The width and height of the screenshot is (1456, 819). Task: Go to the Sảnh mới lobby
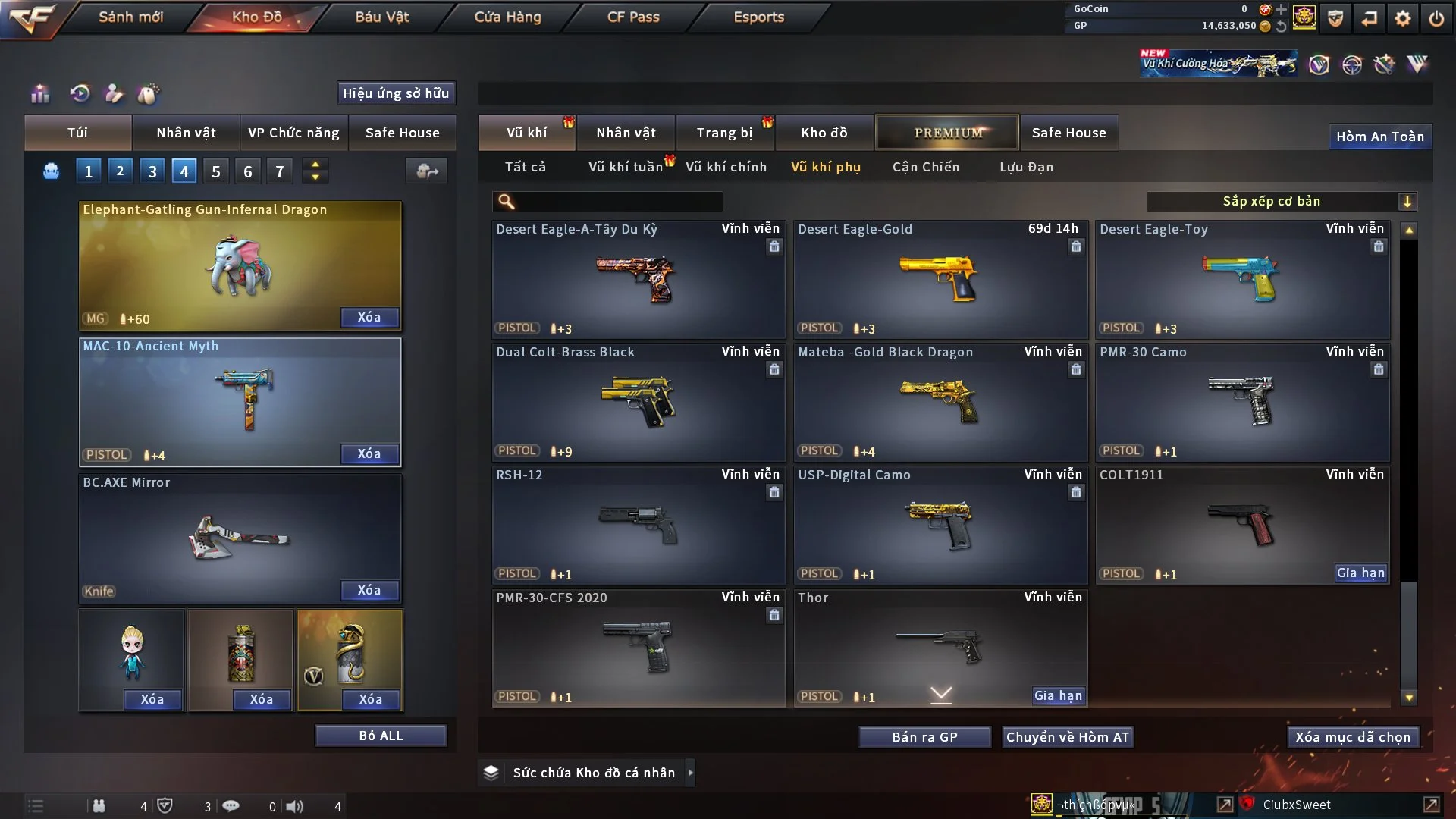coord(130,17)
